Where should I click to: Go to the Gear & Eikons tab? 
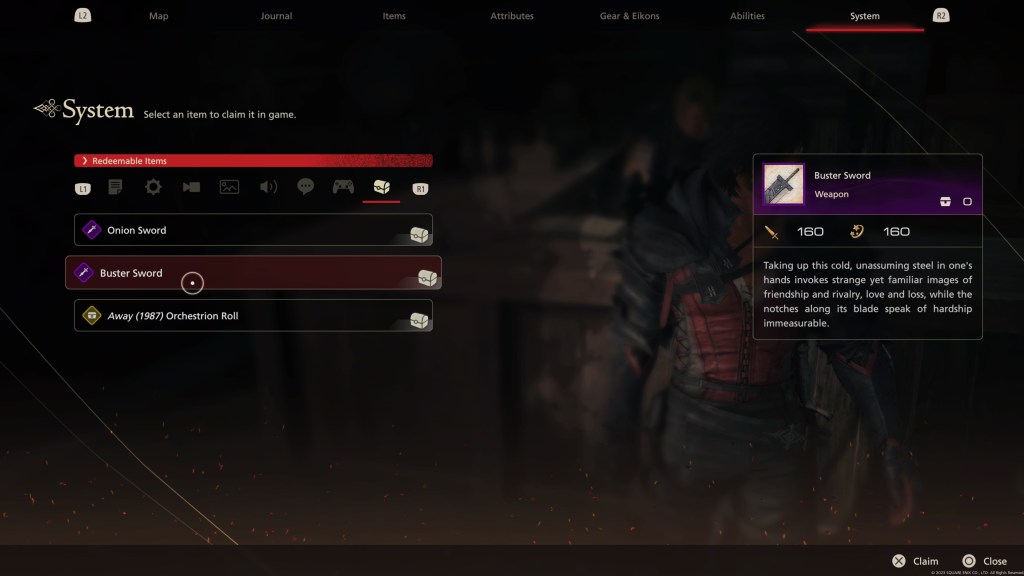[x=629, y=16]
